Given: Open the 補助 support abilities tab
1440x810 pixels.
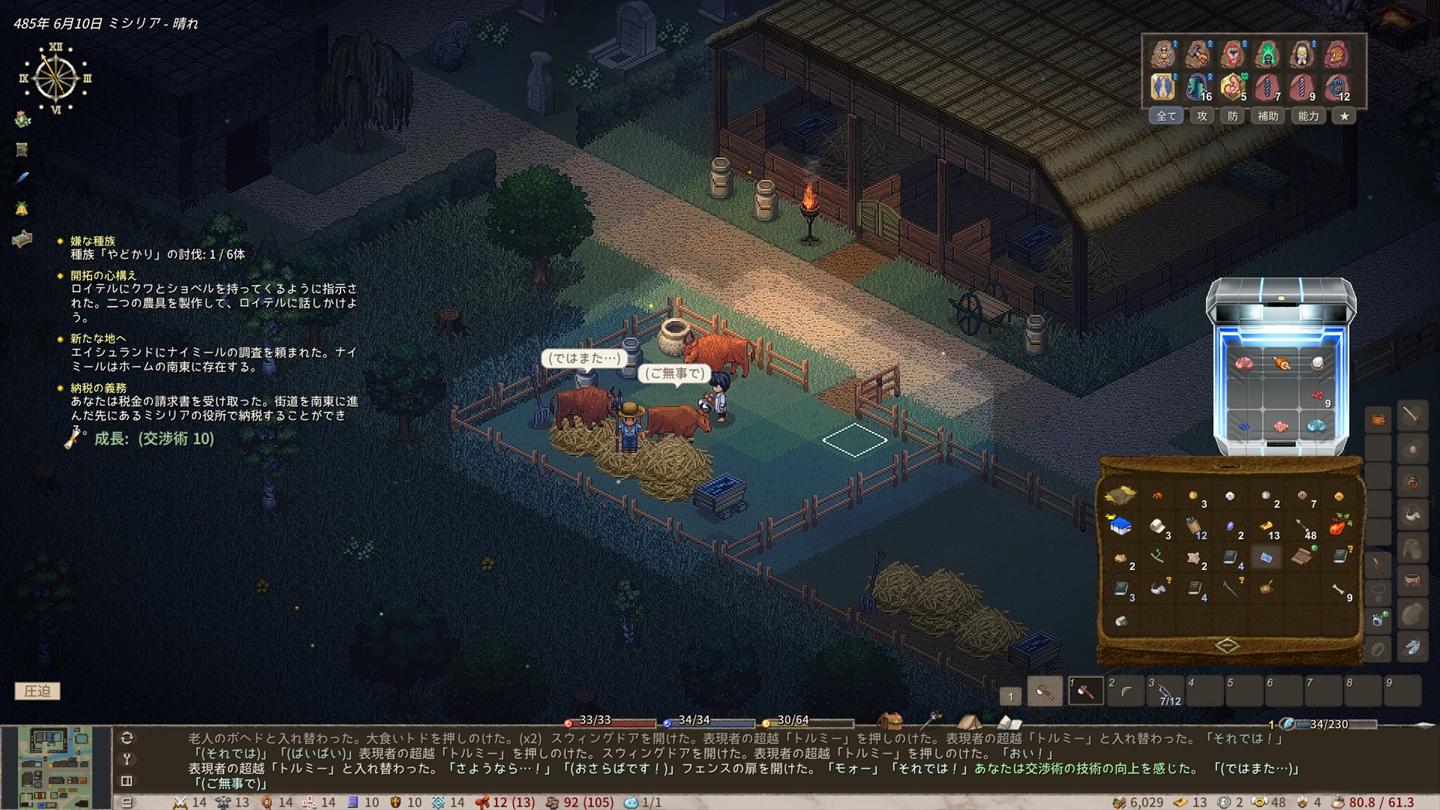Looking at the screenshot, I should pyautogui.click(x=1268, y=116).
